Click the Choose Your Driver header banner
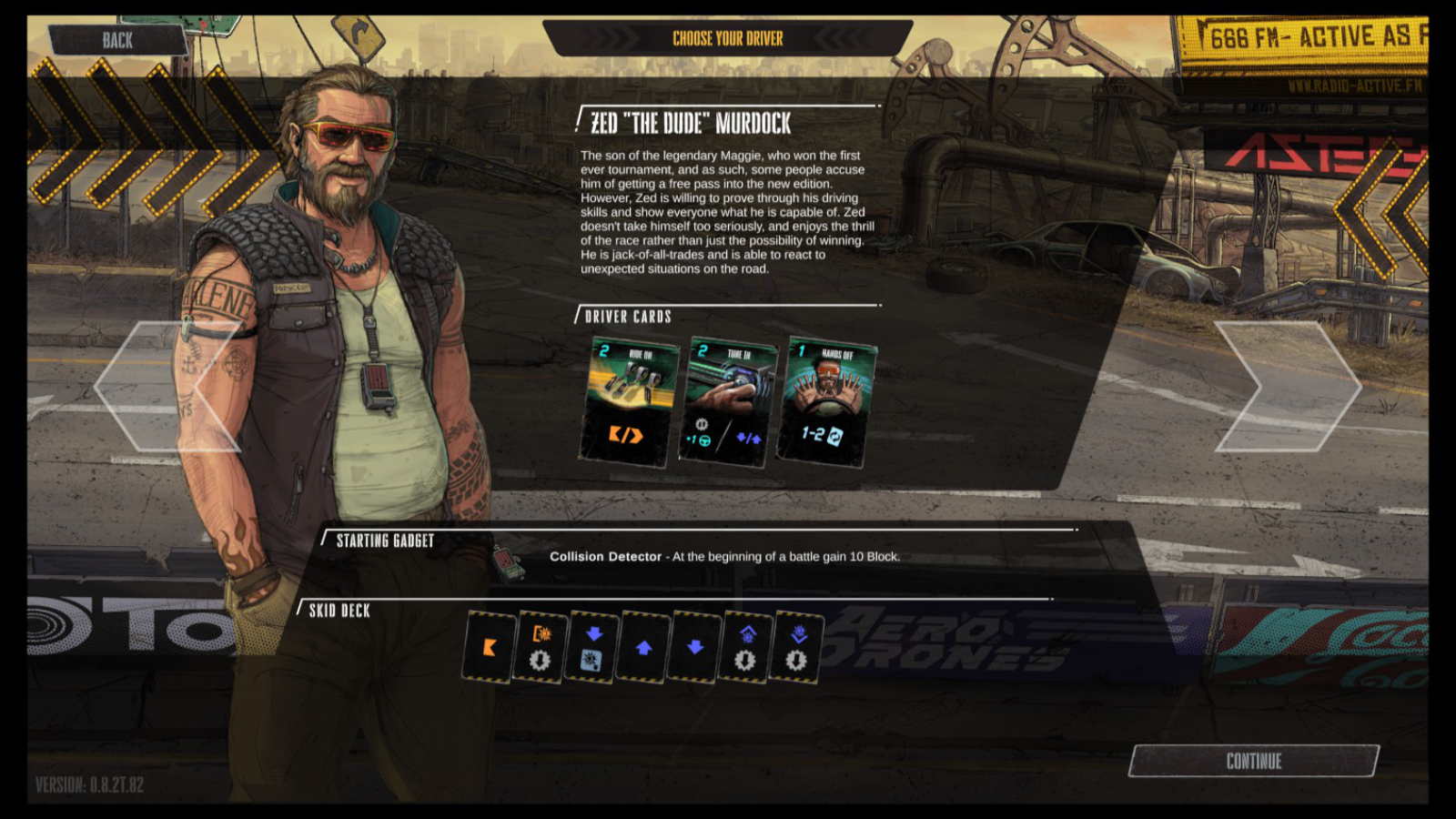Screen dimensions: 1456x819 pyautogui.click(x=727, y=38)
